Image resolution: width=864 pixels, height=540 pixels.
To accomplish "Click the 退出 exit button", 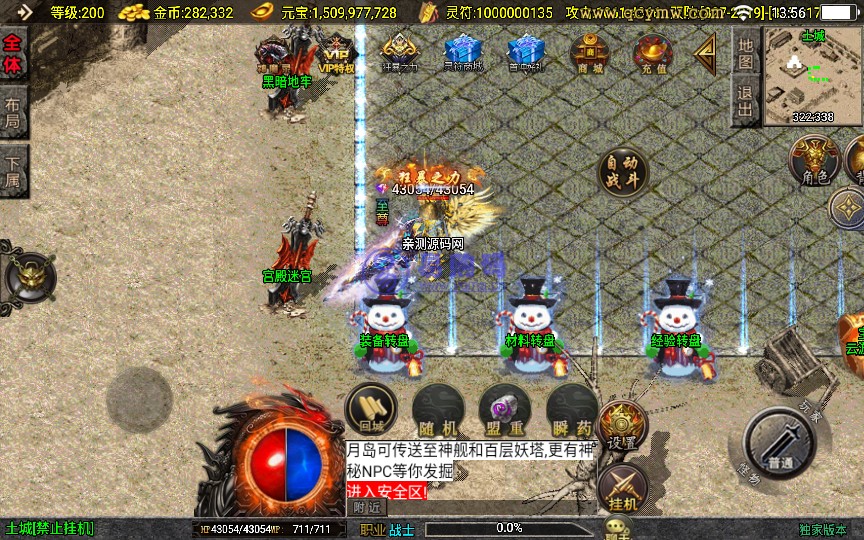I will click(x=745, y=102).
